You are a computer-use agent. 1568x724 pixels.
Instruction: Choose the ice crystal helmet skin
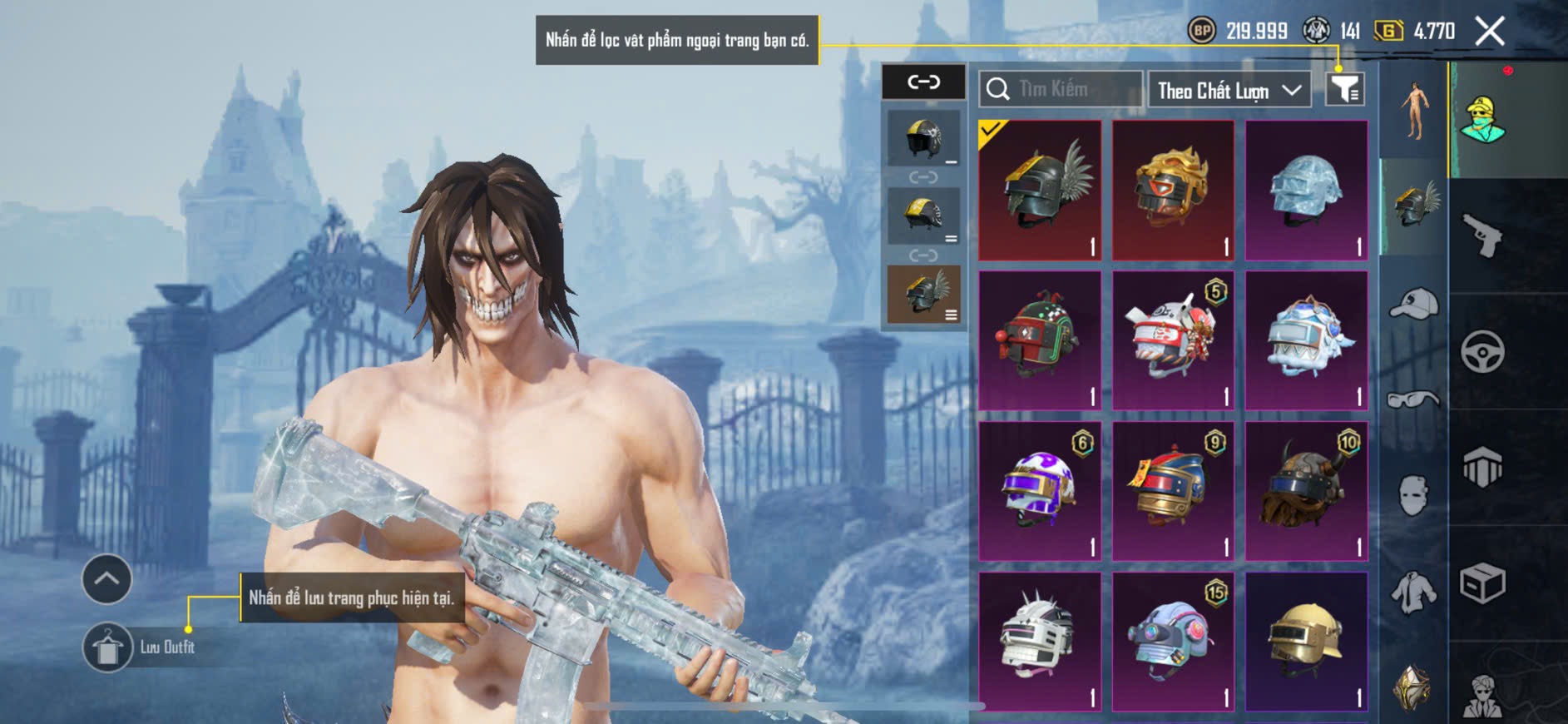point(1306,191)
